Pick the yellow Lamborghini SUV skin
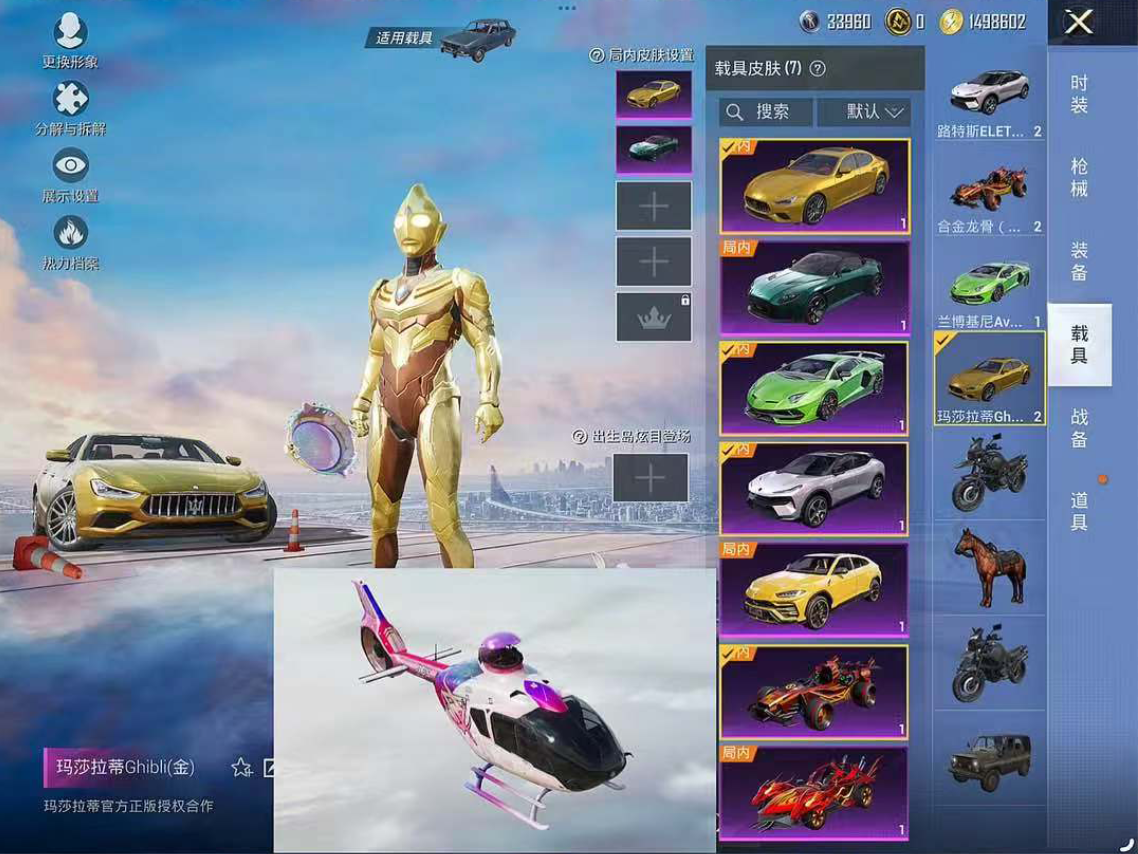The height and width of the screenshot is (854, 1138). tap(814, 590)
